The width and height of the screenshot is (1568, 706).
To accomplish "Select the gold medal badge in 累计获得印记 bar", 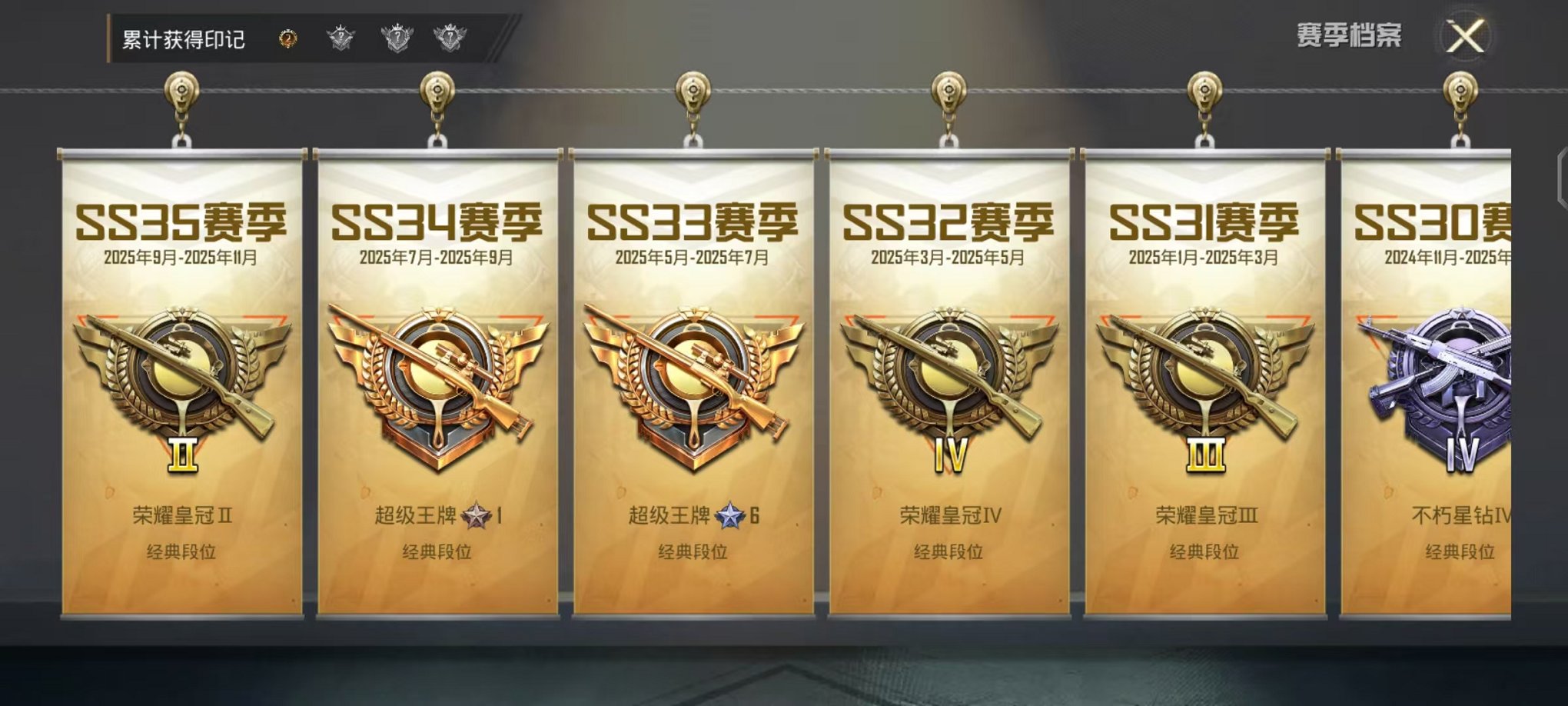I will click(288, 36).
